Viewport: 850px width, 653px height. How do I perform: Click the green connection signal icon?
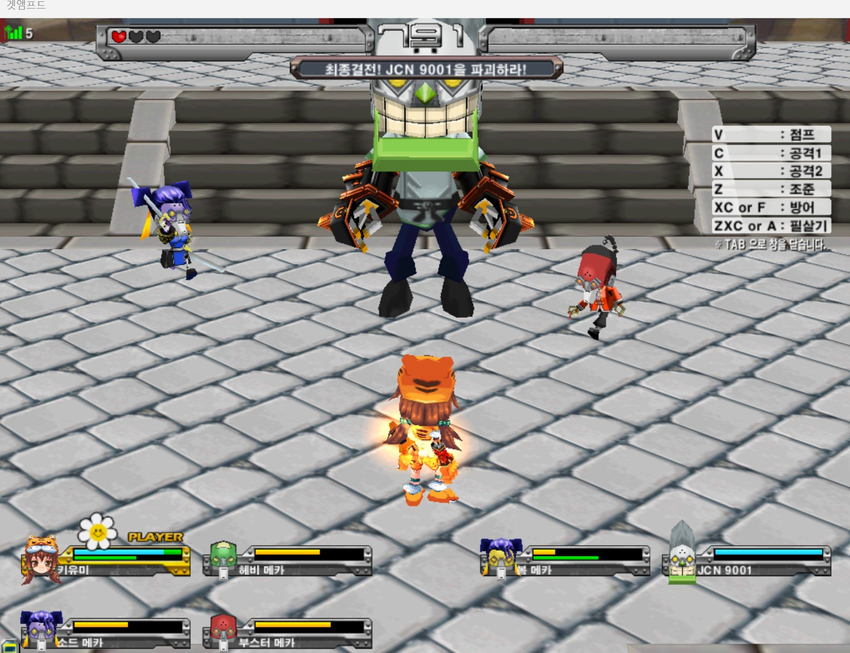(14, 33)
